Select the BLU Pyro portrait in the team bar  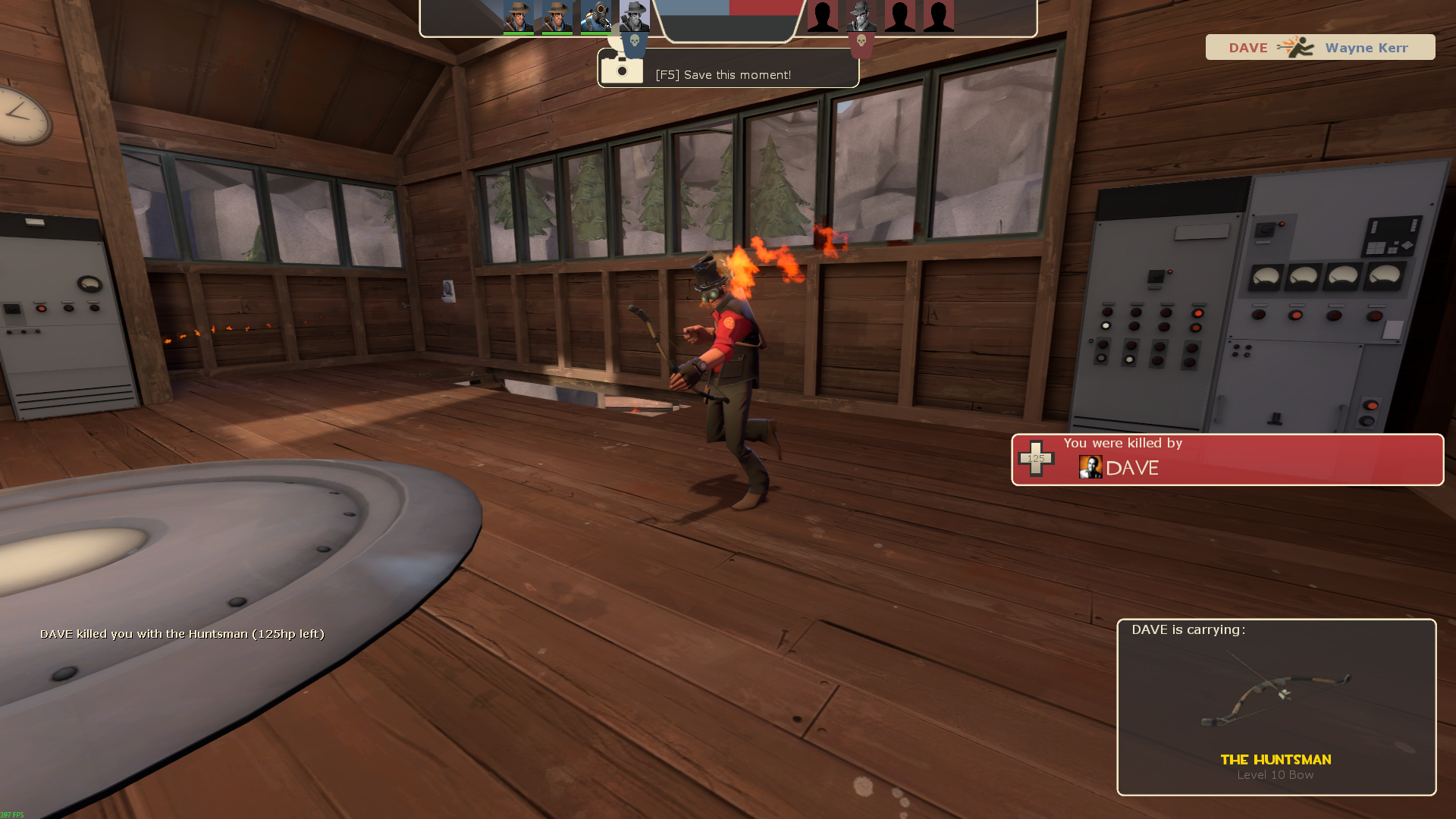[x=596, y=17]
